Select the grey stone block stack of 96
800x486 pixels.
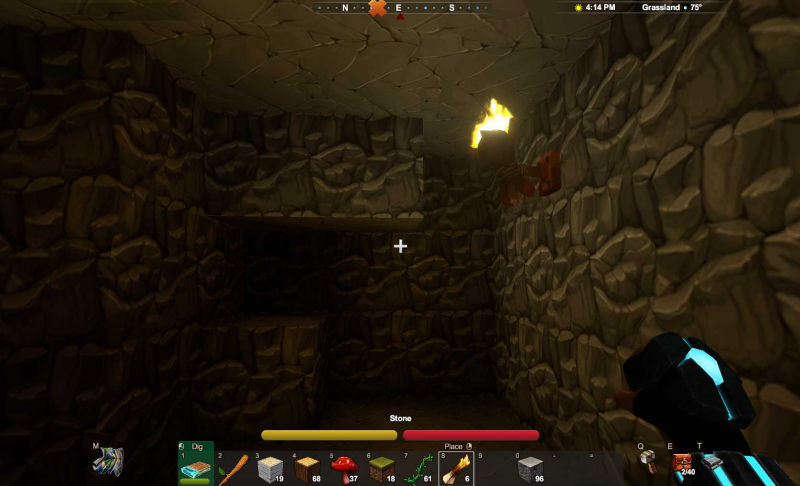tap(530, 467)
